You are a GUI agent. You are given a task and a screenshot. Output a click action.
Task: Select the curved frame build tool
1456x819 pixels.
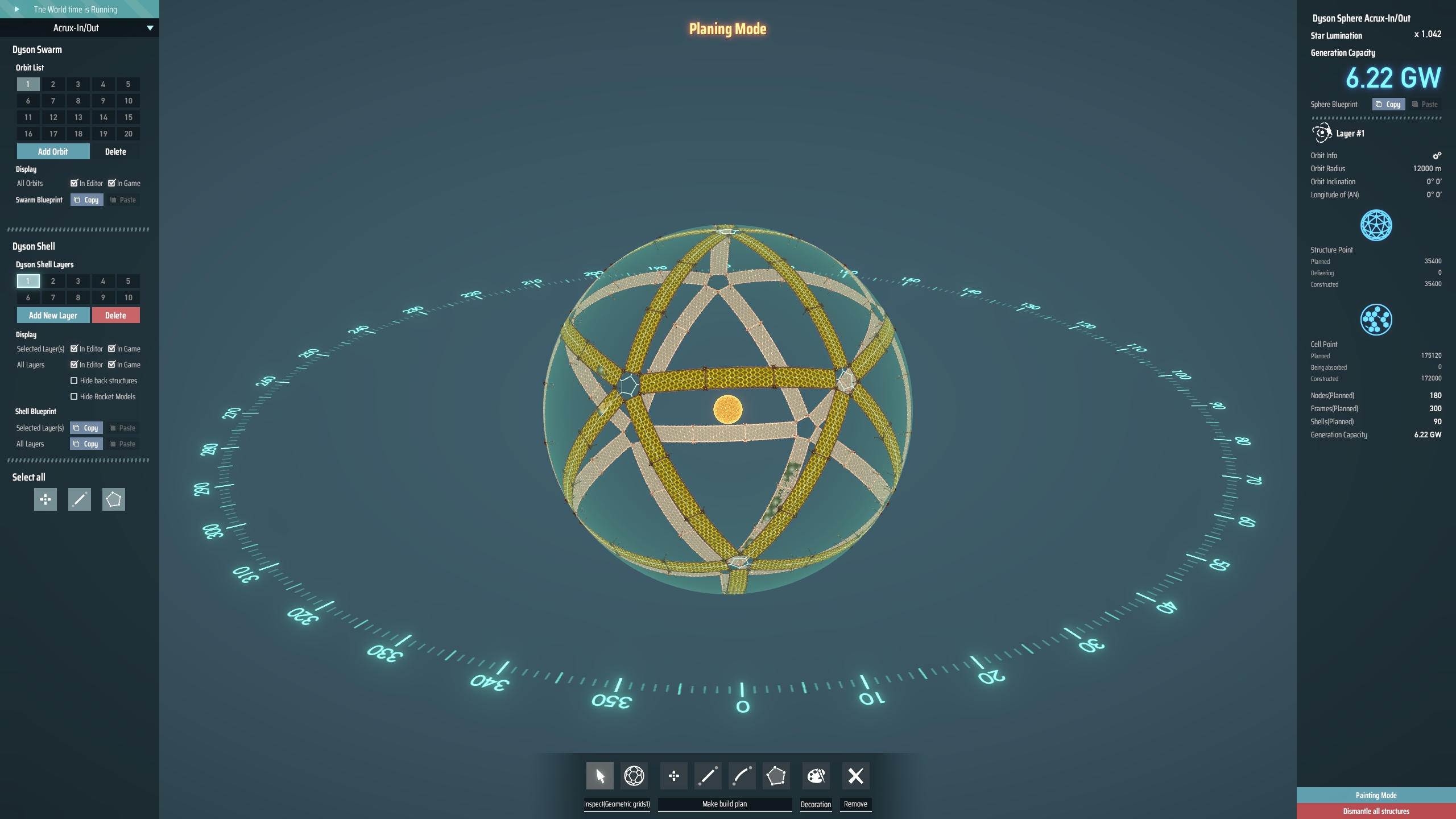pos(741,775)
